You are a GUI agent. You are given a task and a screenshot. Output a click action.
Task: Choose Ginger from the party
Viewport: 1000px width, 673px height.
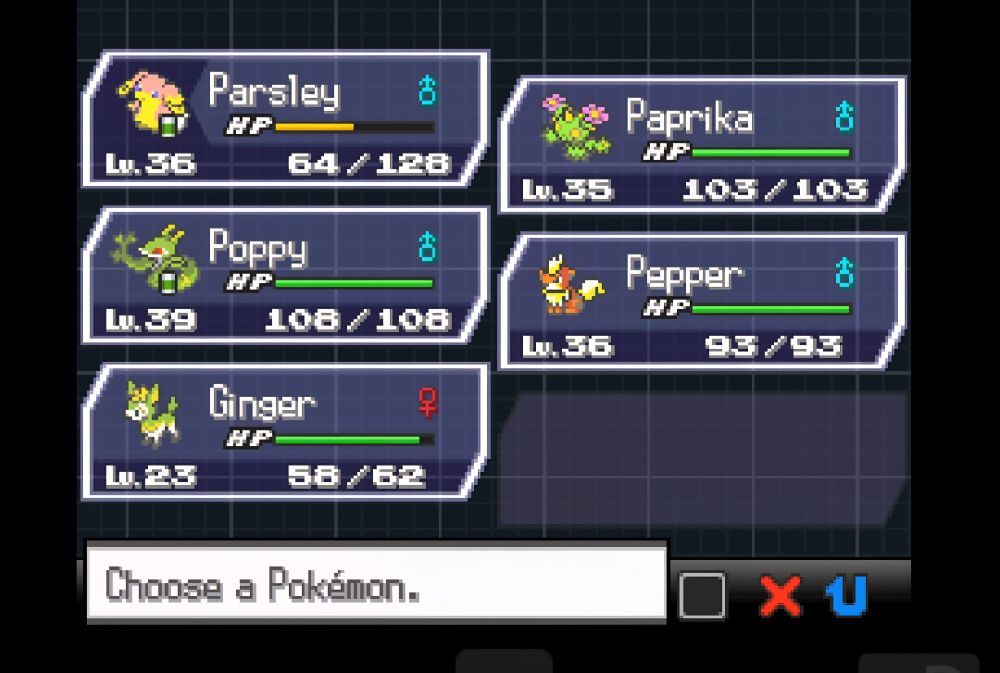[x=285, y=432]
